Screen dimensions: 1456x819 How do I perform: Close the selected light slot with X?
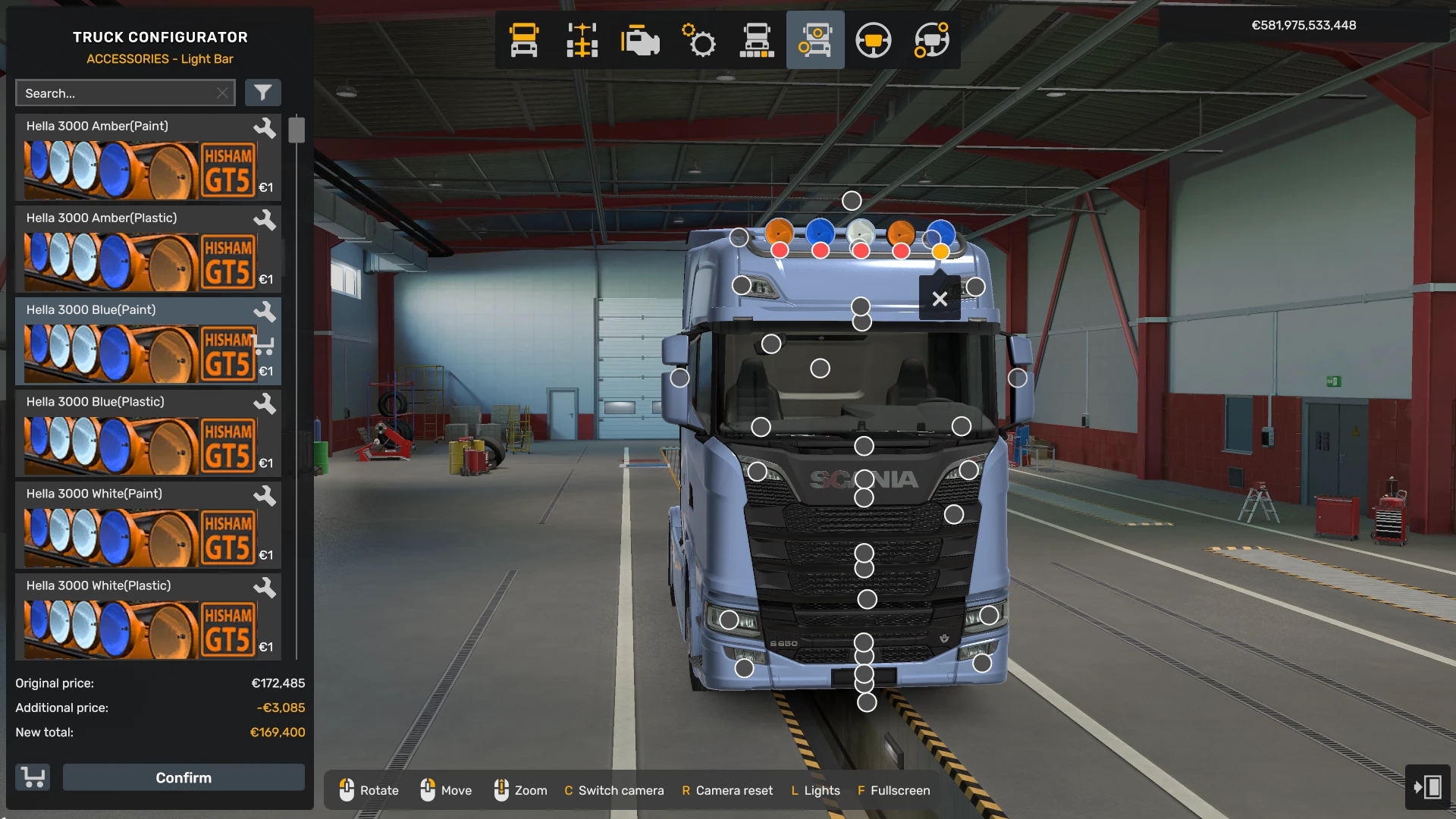pos(940,299)
